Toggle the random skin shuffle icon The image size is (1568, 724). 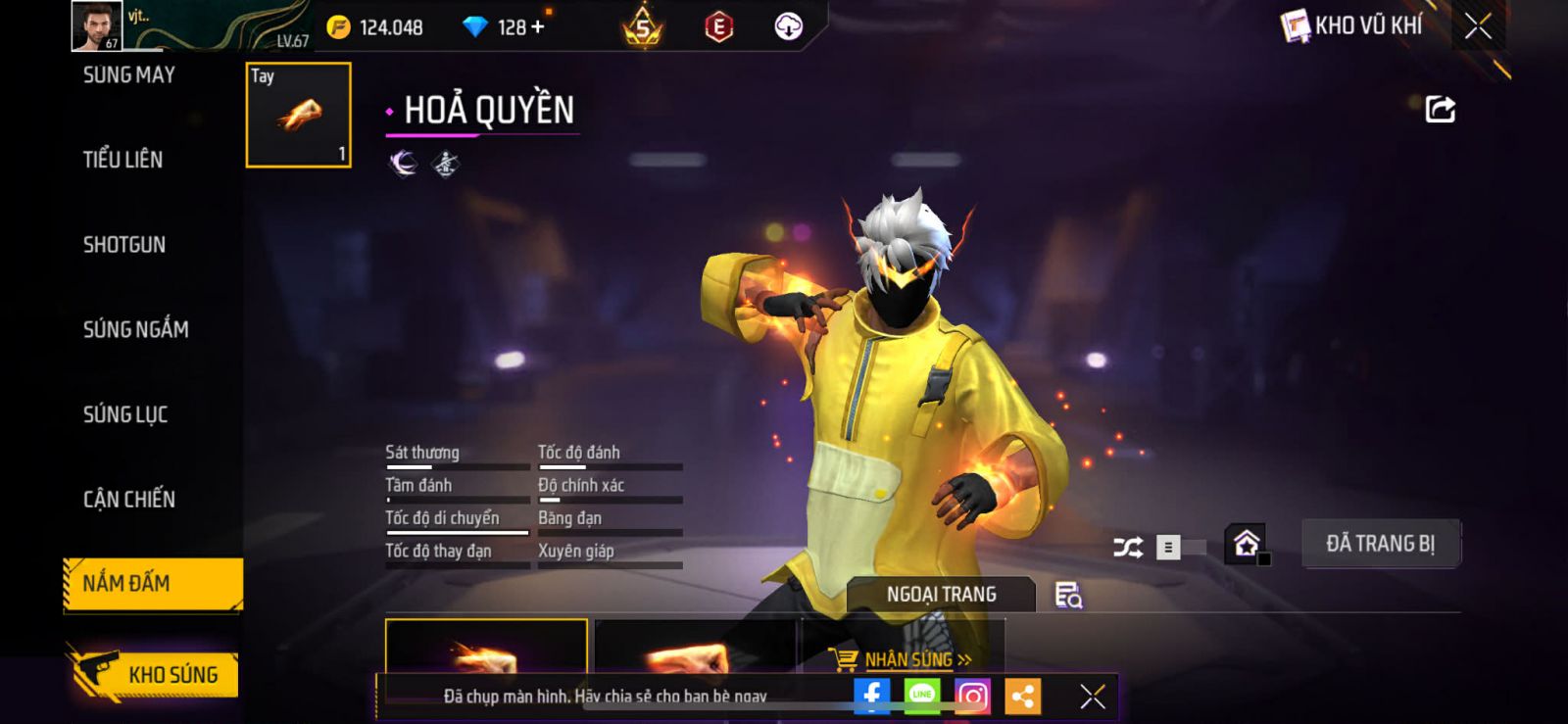[1128, 547]
